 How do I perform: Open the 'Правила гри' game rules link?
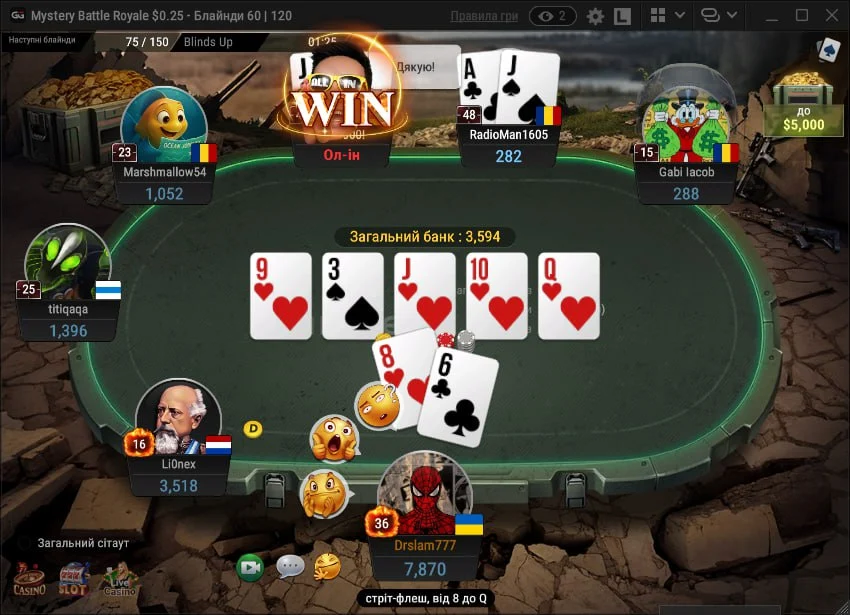click(484, 16)
